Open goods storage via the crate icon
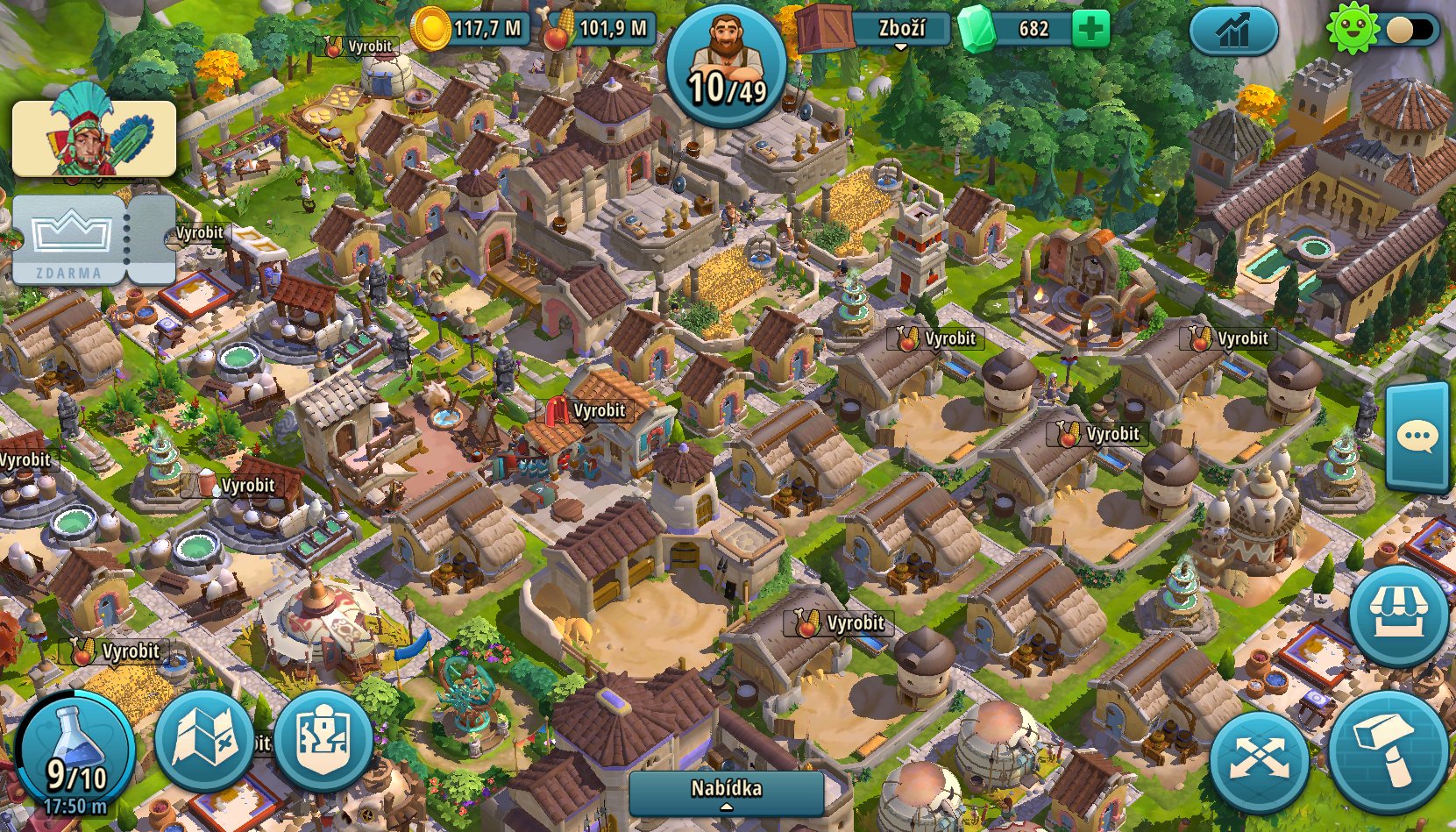 tap(825, 26)
